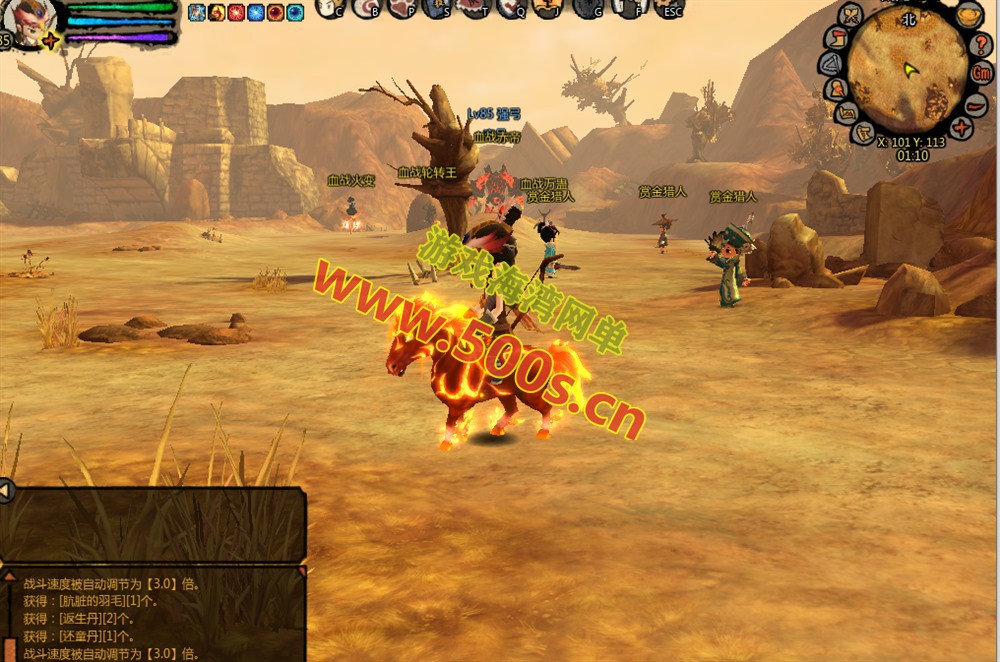The height and width of the screenshot is (662, 1000).
Task: Contact the GM via the Gm button
Action: pyautogui.click(x=982, y=73)
